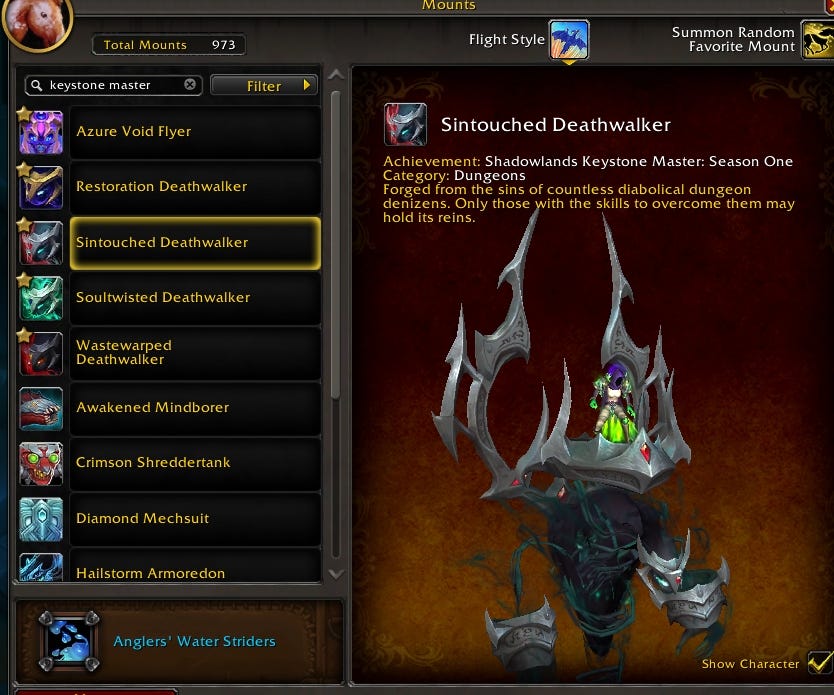Choose the Awakened Mindborer mount
Viewport: 834px width, 695px height.
(170, 408)
